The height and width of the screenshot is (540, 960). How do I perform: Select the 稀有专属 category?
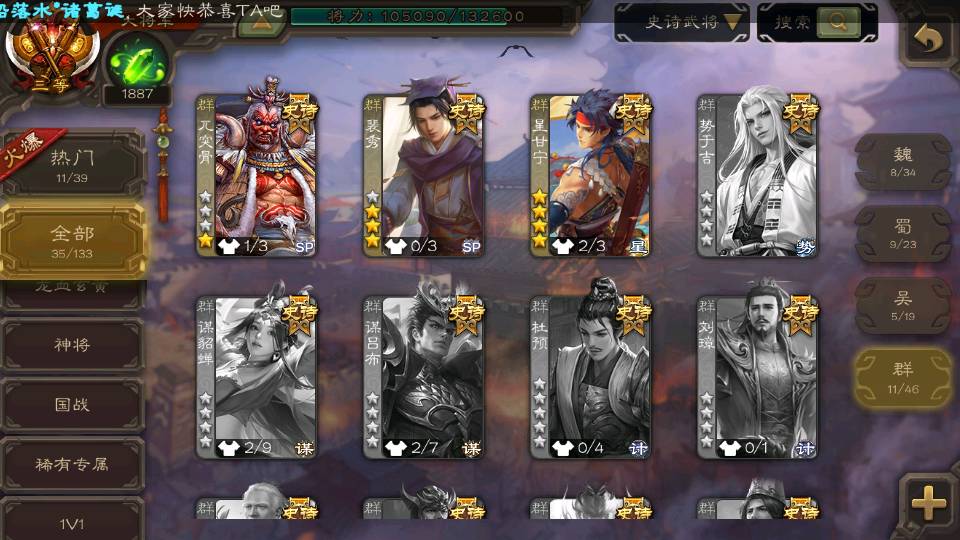72,464
